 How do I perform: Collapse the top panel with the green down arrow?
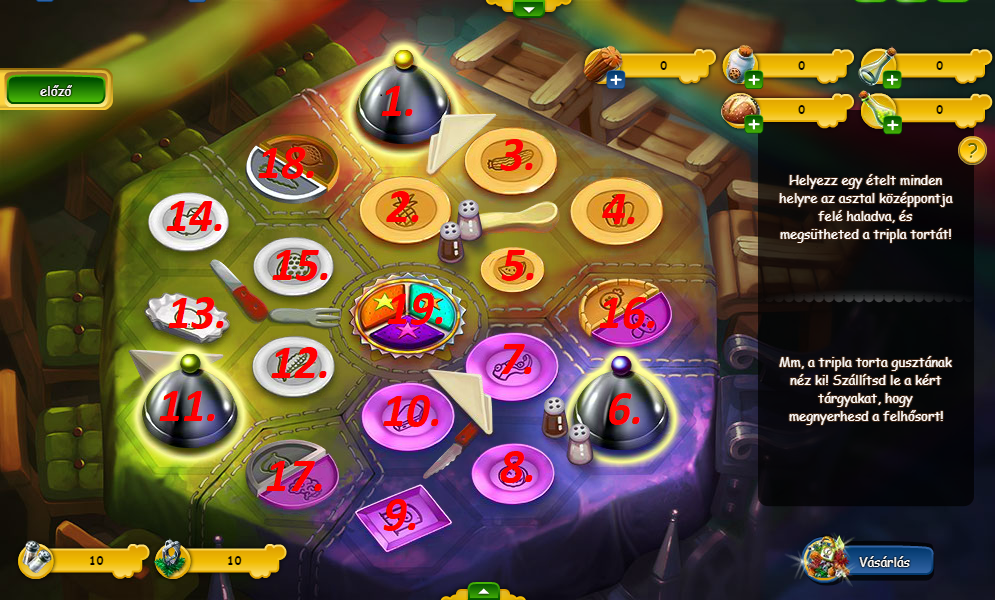tap(529, 8)
